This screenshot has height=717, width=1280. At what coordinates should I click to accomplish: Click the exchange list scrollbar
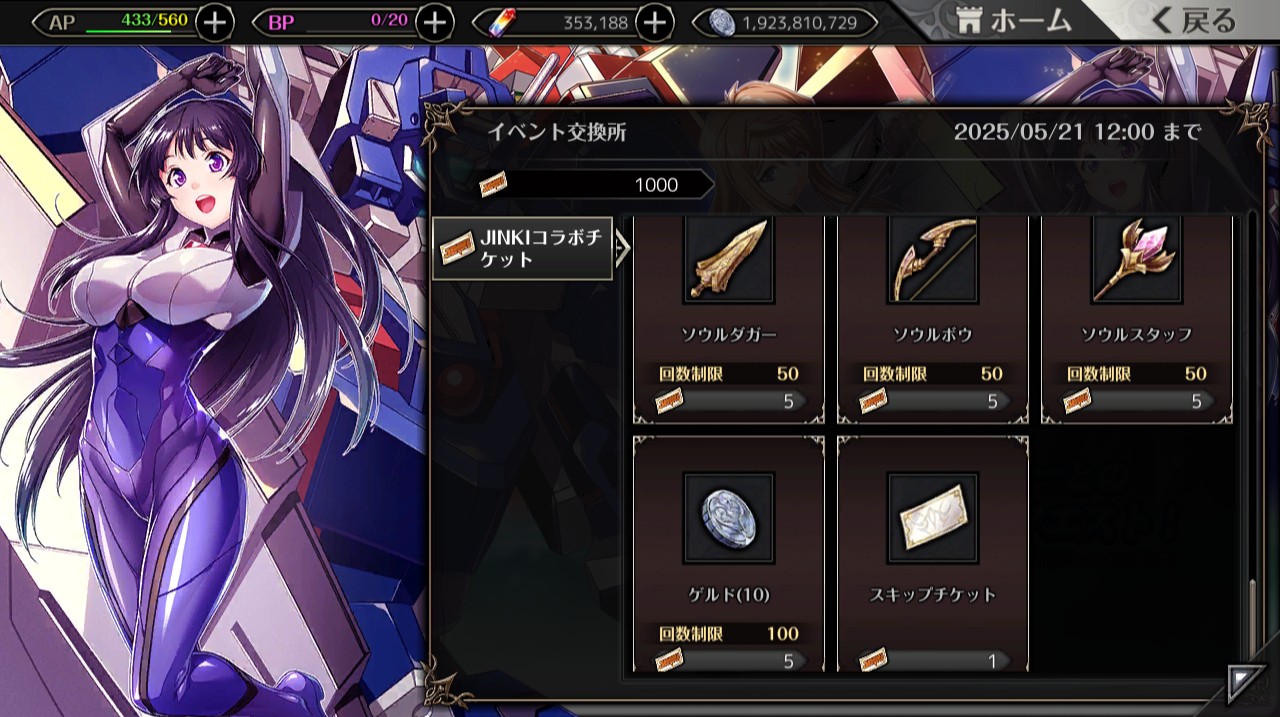pos(1251,620)
